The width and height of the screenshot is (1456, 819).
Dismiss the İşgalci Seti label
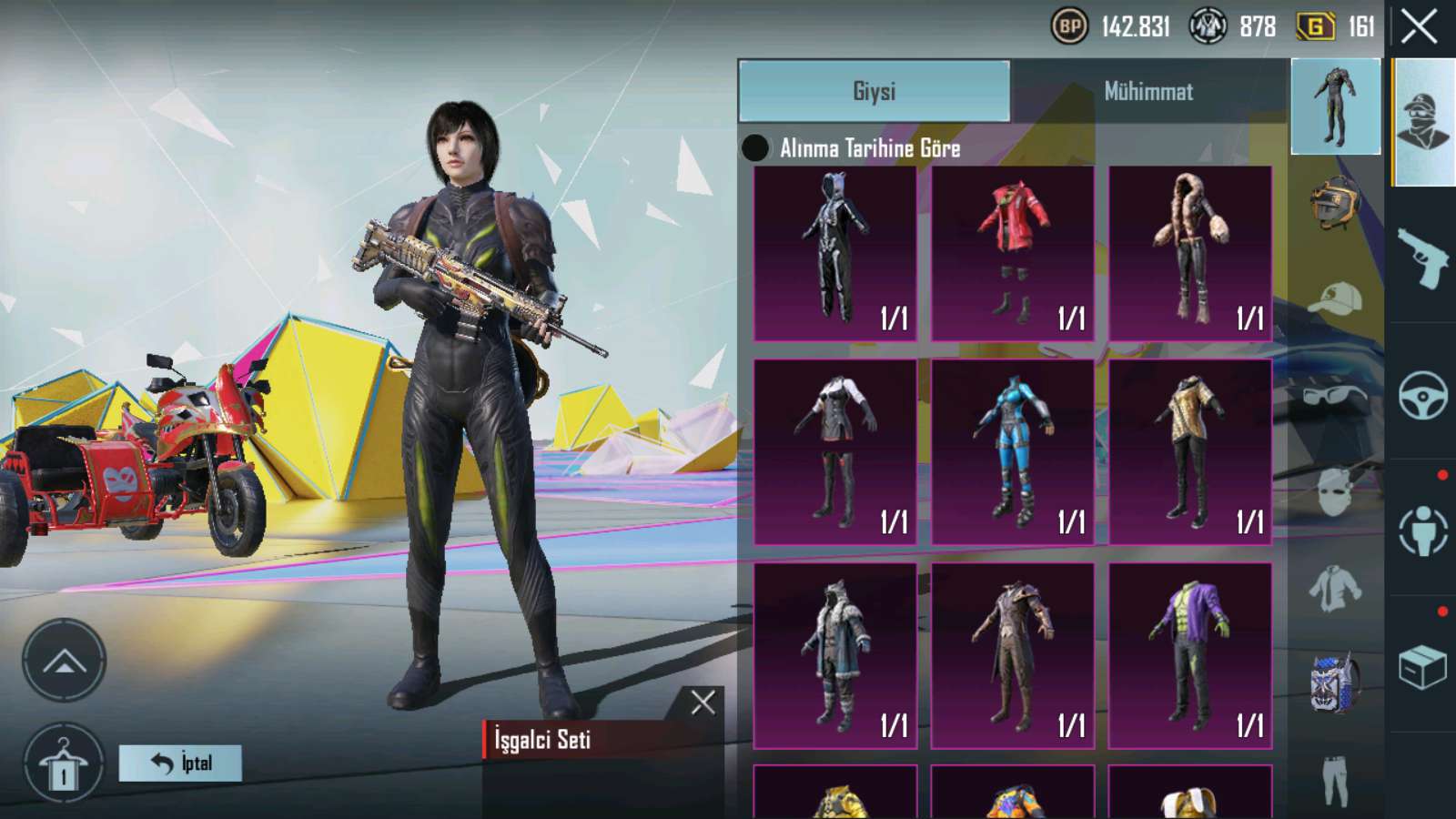(703, 703)
